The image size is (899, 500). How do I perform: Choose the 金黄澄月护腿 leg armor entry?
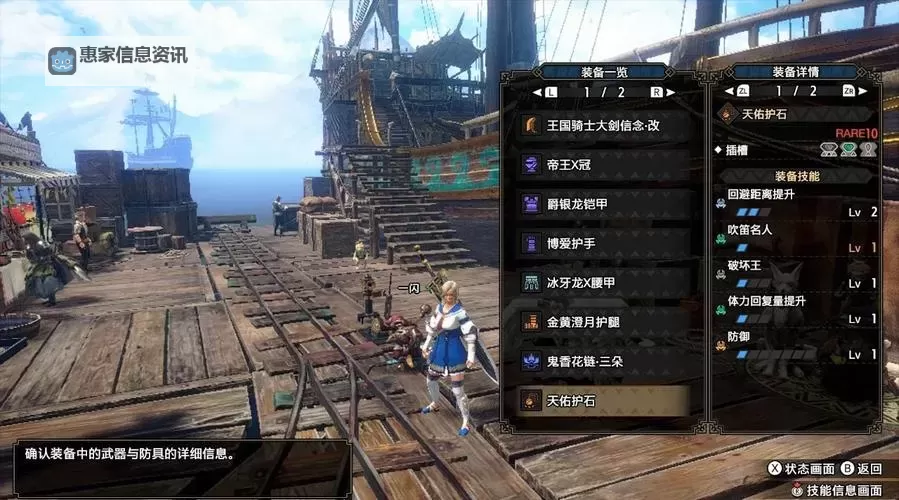(x=603, y=322)
